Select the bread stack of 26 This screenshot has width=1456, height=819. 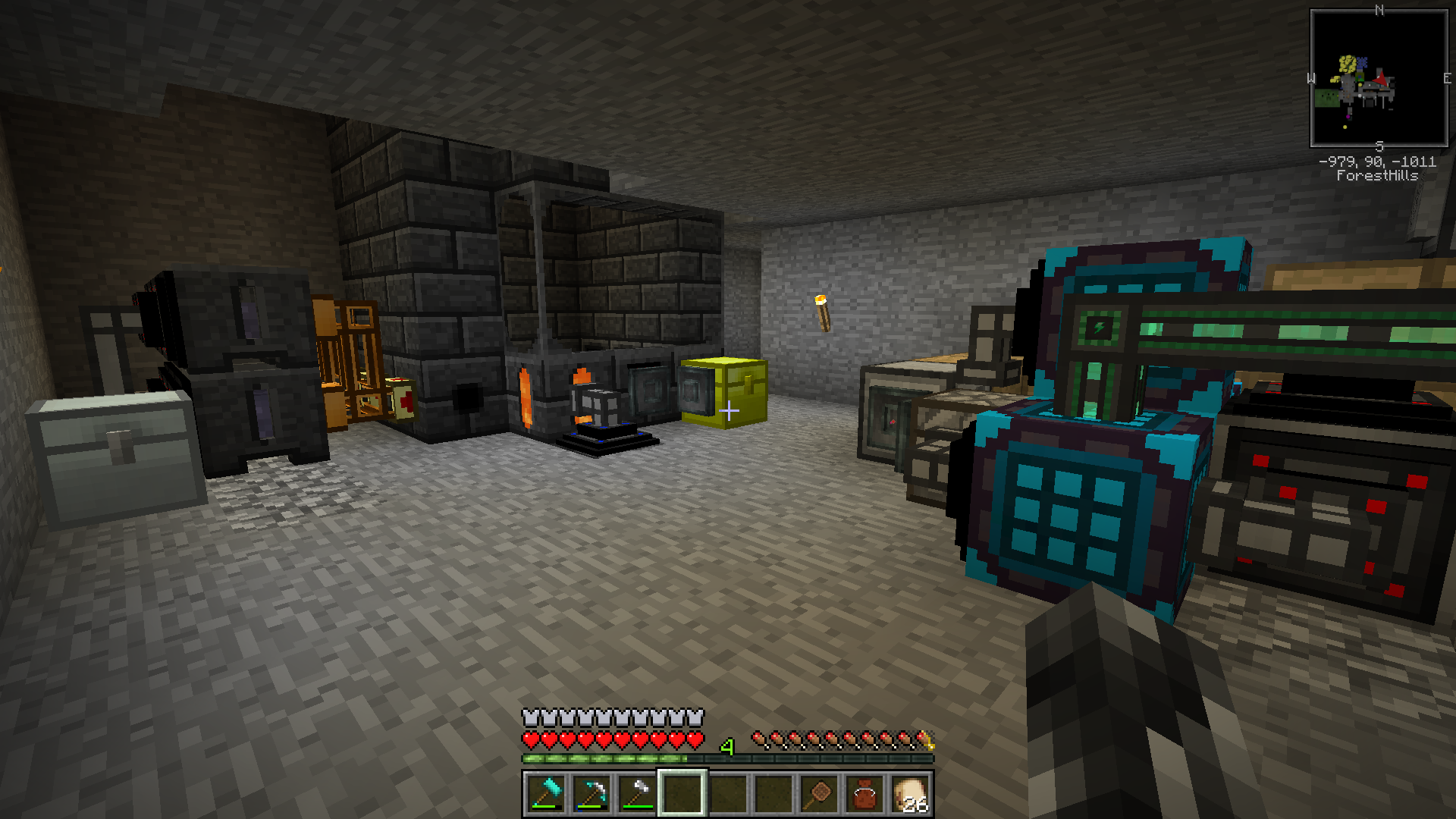(911, 793)
